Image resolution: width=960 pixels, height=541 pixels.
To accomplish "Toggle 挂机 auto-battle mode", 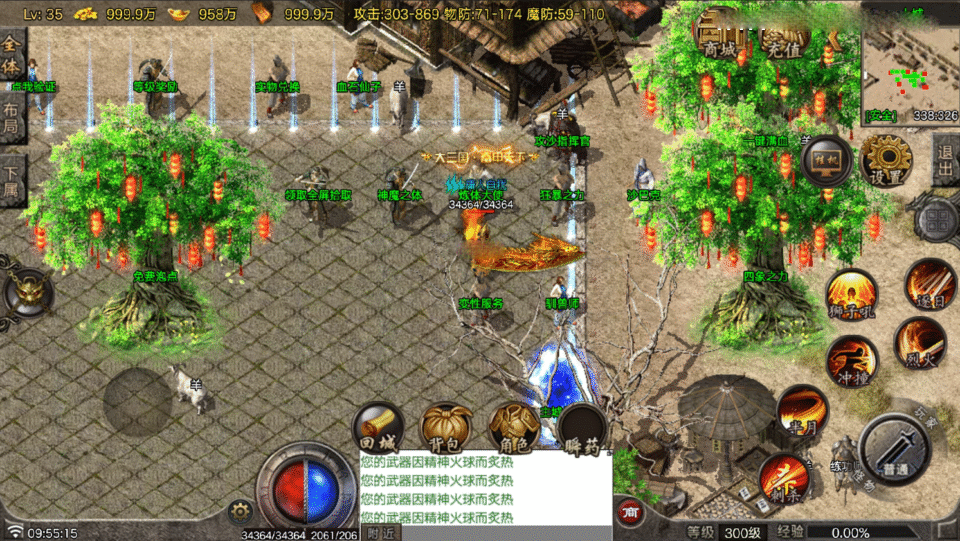I will point(827,161).
